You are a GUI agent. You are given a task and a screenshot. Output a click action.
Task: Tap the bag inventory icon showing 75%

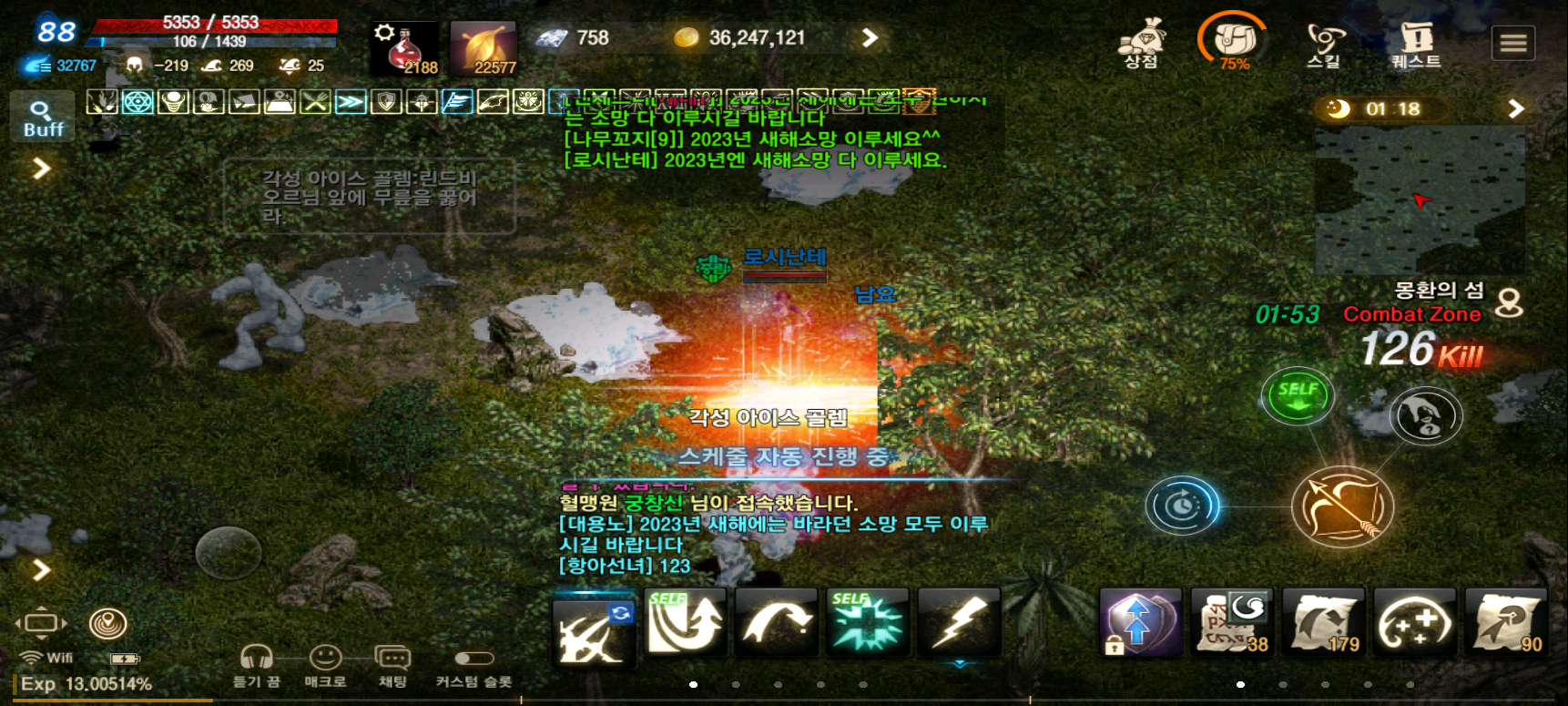point(1236,38)
